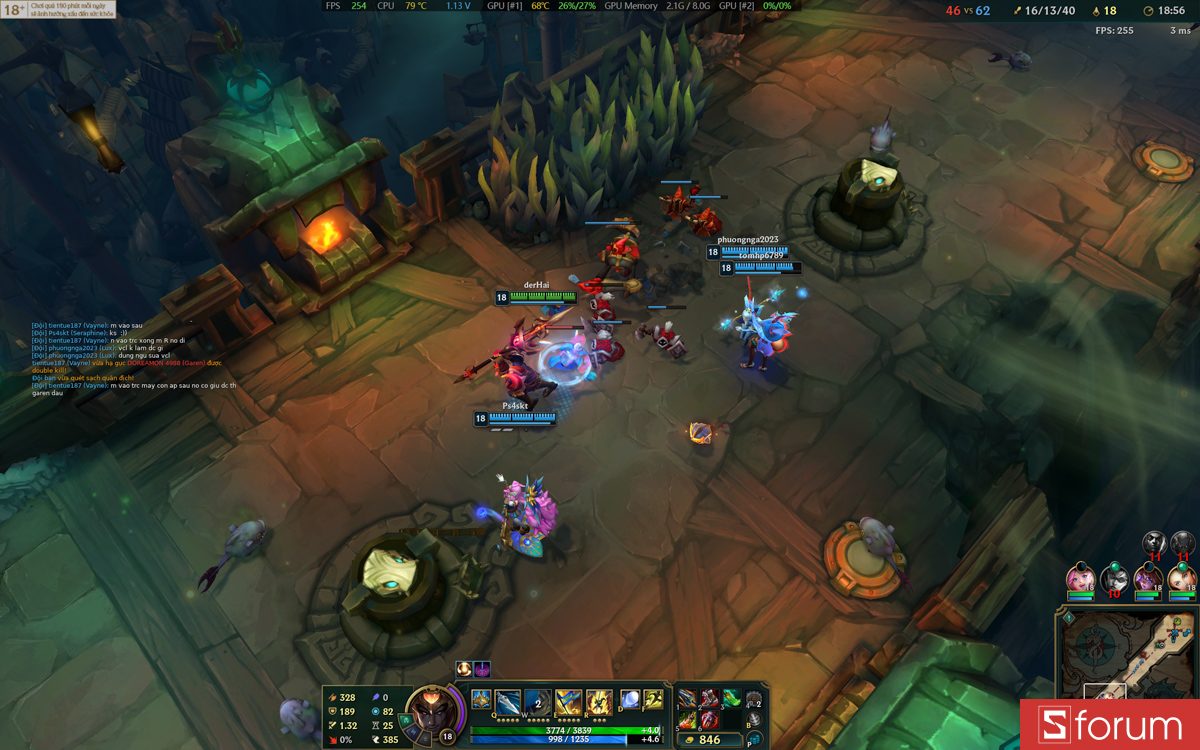Cast the yellow Flash summoner spell
Screen dimensions: 1200x750
click(x=653, y=699)
